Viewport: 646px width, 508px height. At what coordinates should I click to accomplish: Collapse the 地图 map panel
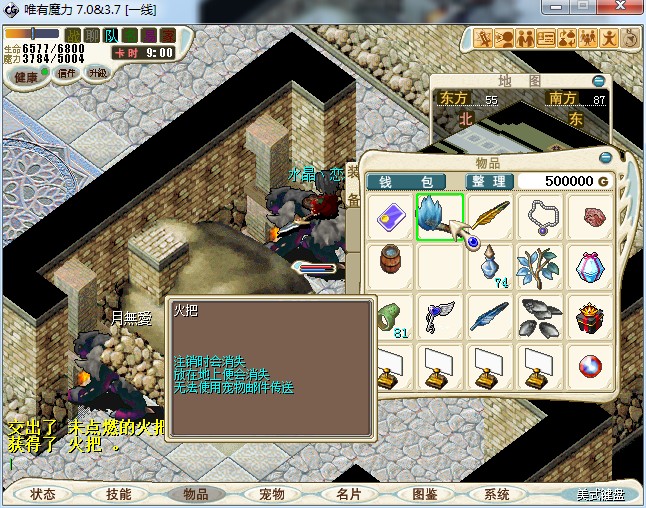pos(598,81)
